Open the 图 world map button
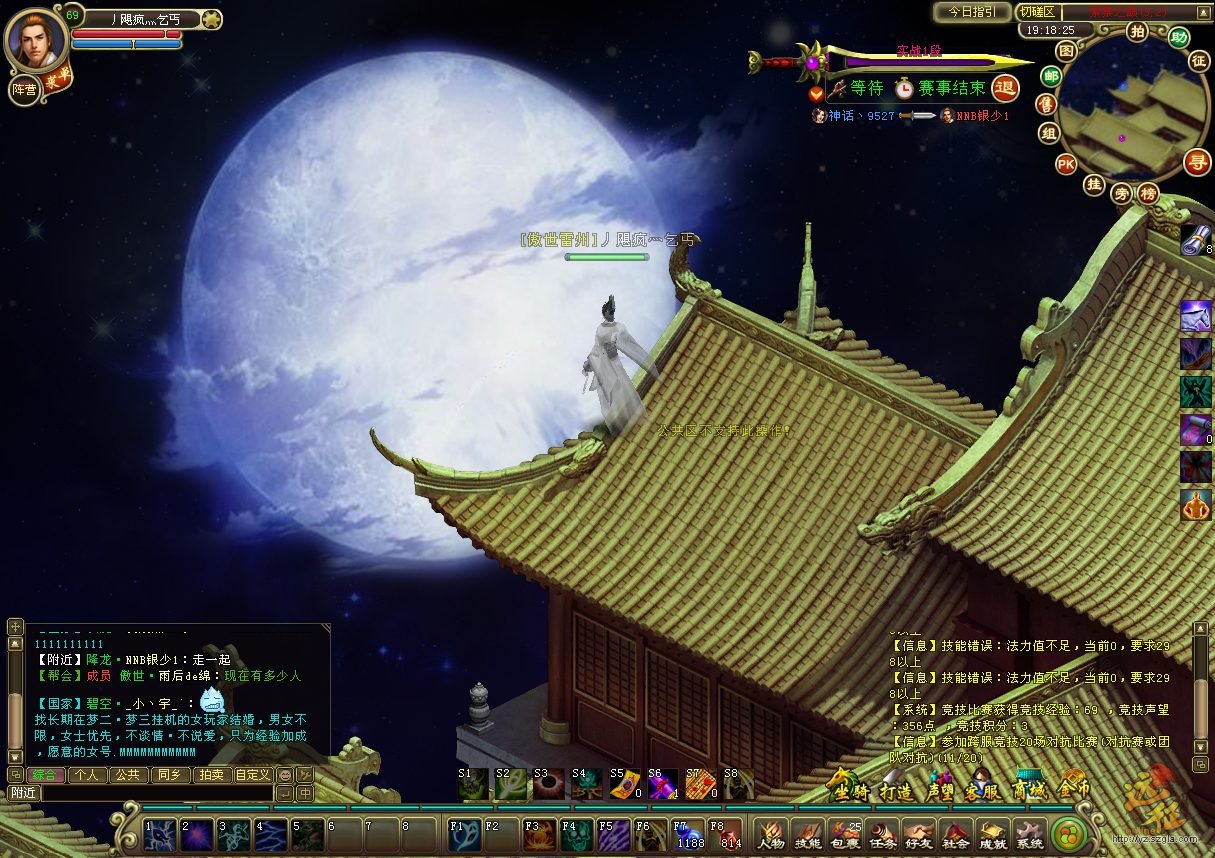 point(1067,50)
